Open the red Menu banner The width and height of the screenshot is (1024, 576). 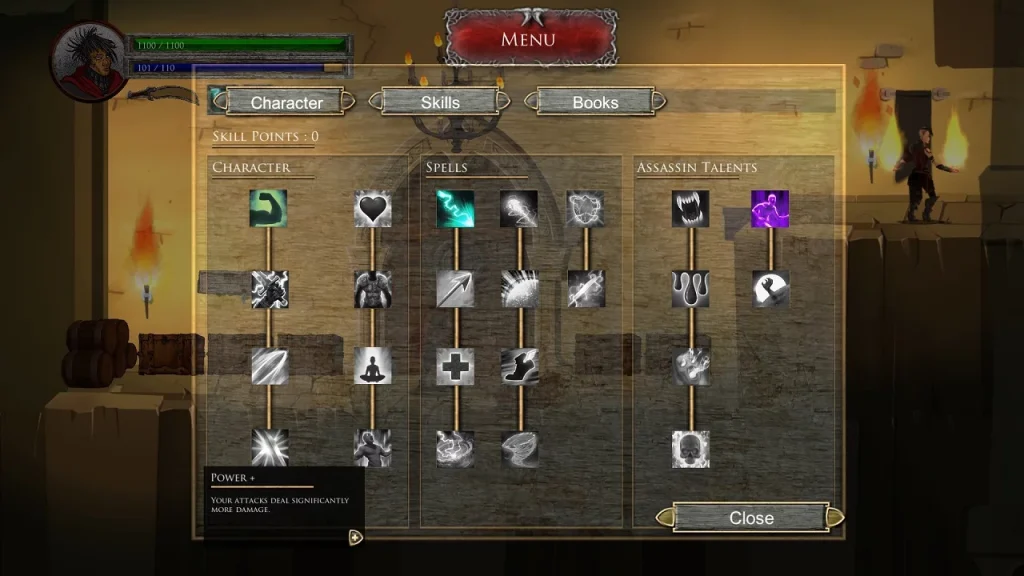click(x=528, y=40)
